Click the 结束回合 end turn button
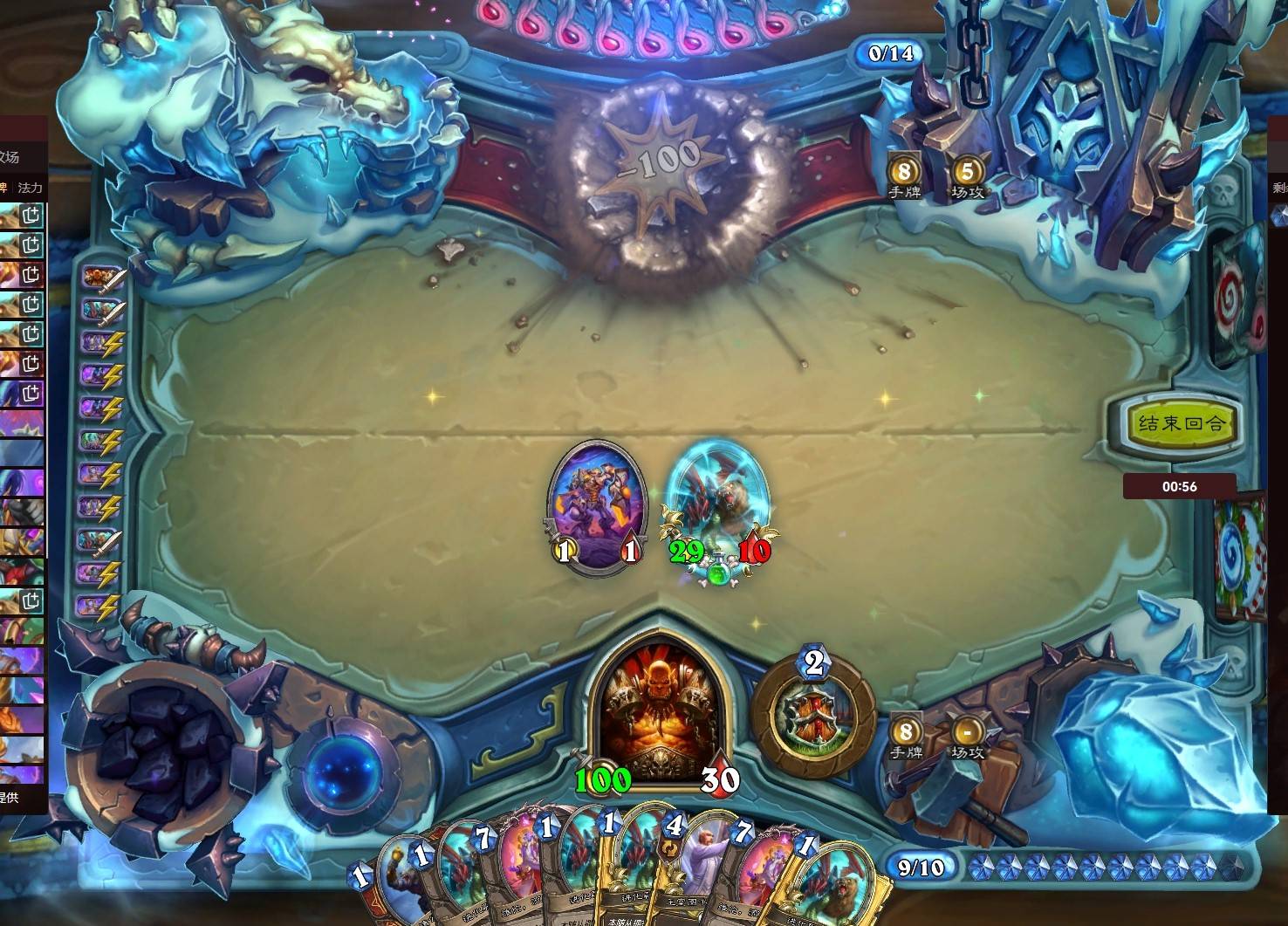This screenshot has width=1288, height=926. (1182, 424)
